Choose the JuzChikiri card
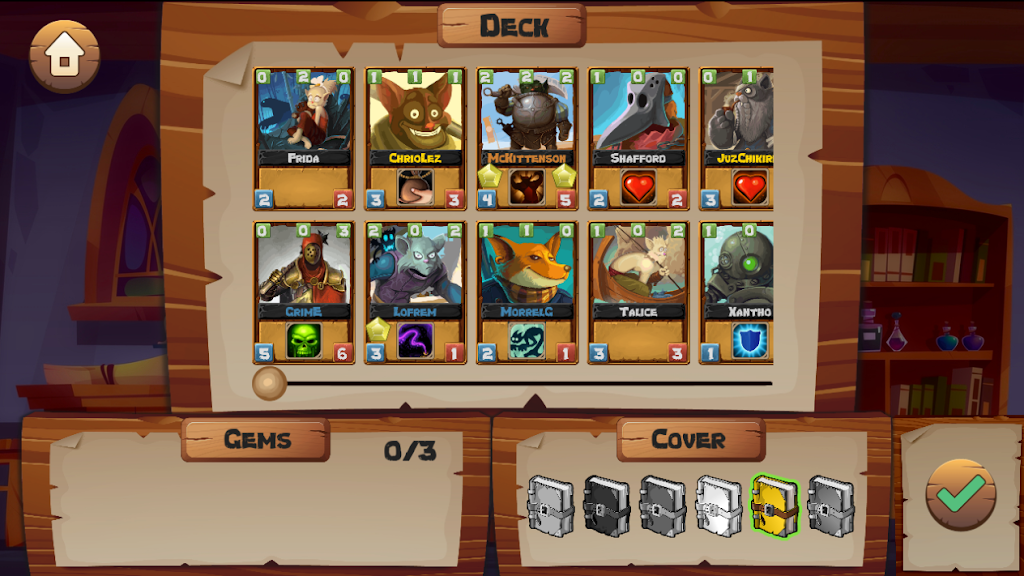This screenshot has height=576, width=1024. [x=738, y=138]
